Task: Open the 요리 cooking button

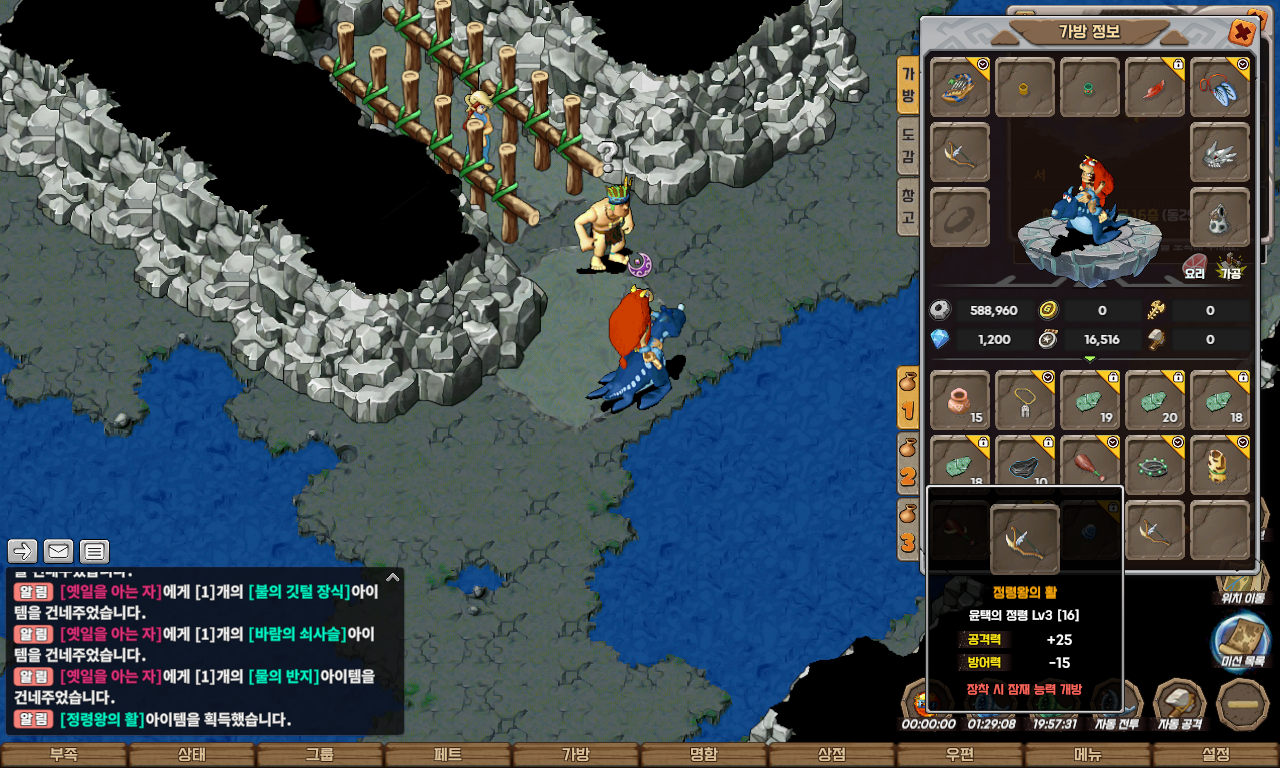Action: click(1195, 267)
